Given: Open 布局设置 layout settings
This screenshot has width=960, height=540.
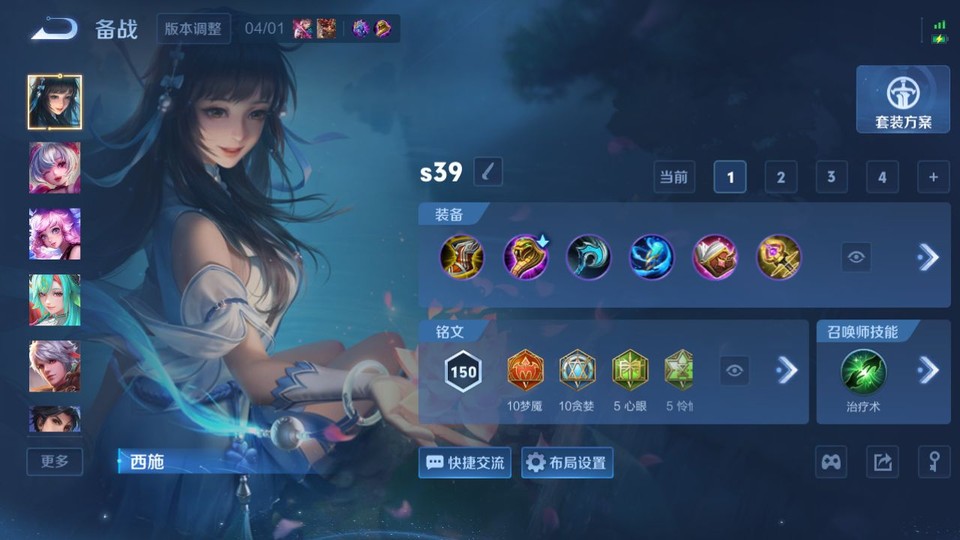Looking at the screenshot, I should point(567,463).
